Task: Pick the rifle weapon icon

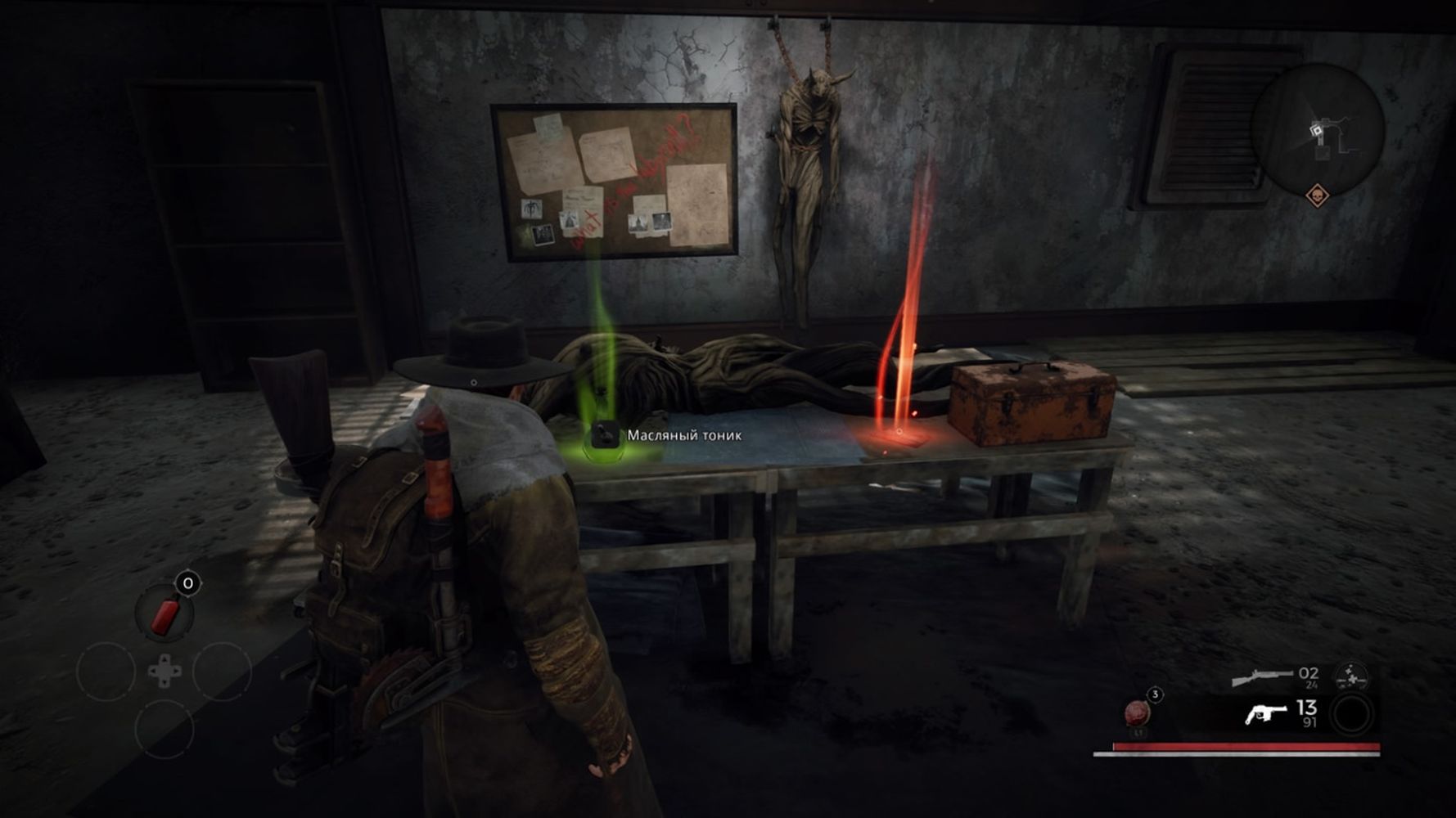Action: tap(1262, 678)
